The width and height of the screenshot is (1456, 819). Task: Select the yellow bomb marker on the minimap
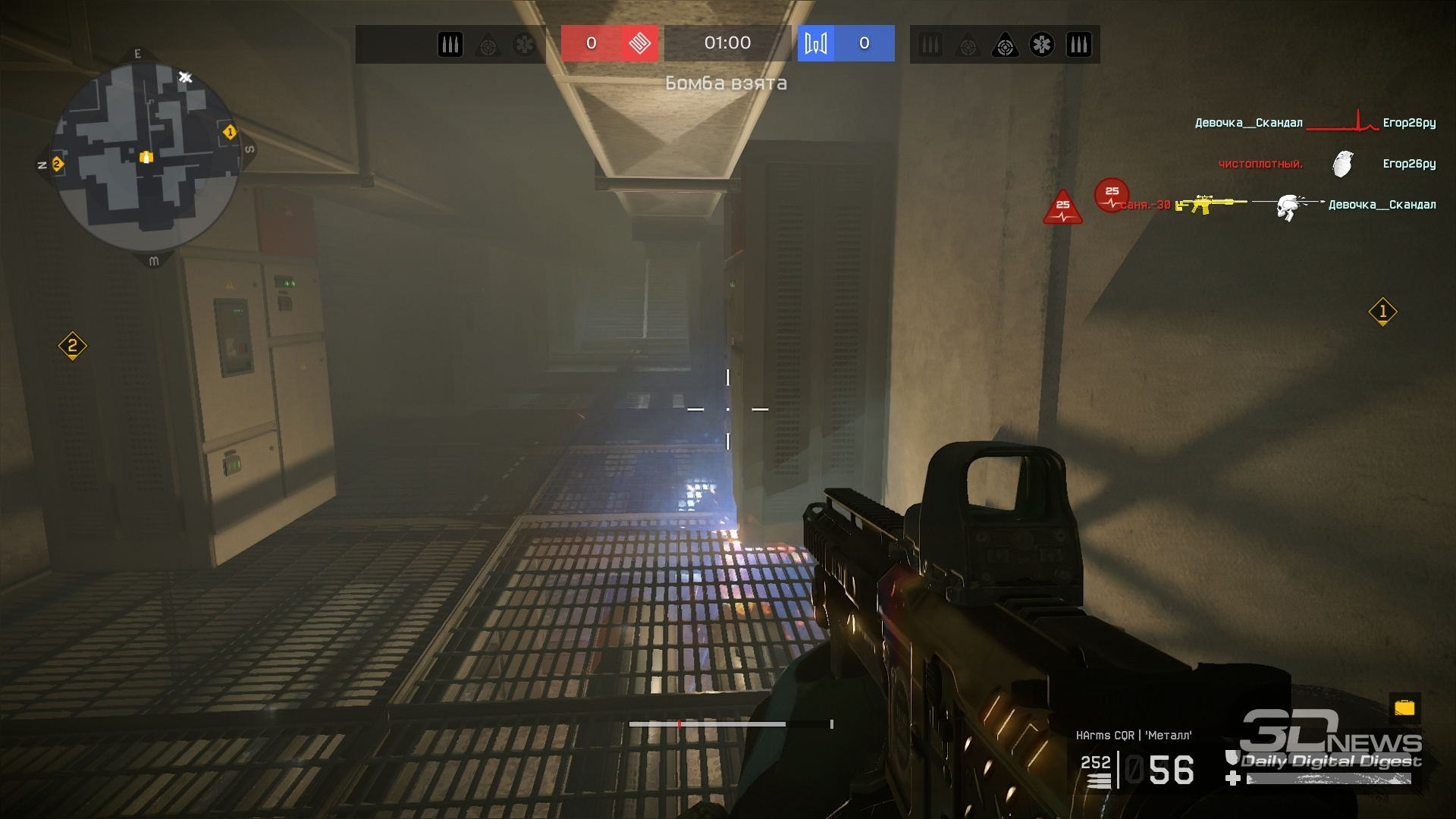[x=146, y=157]
